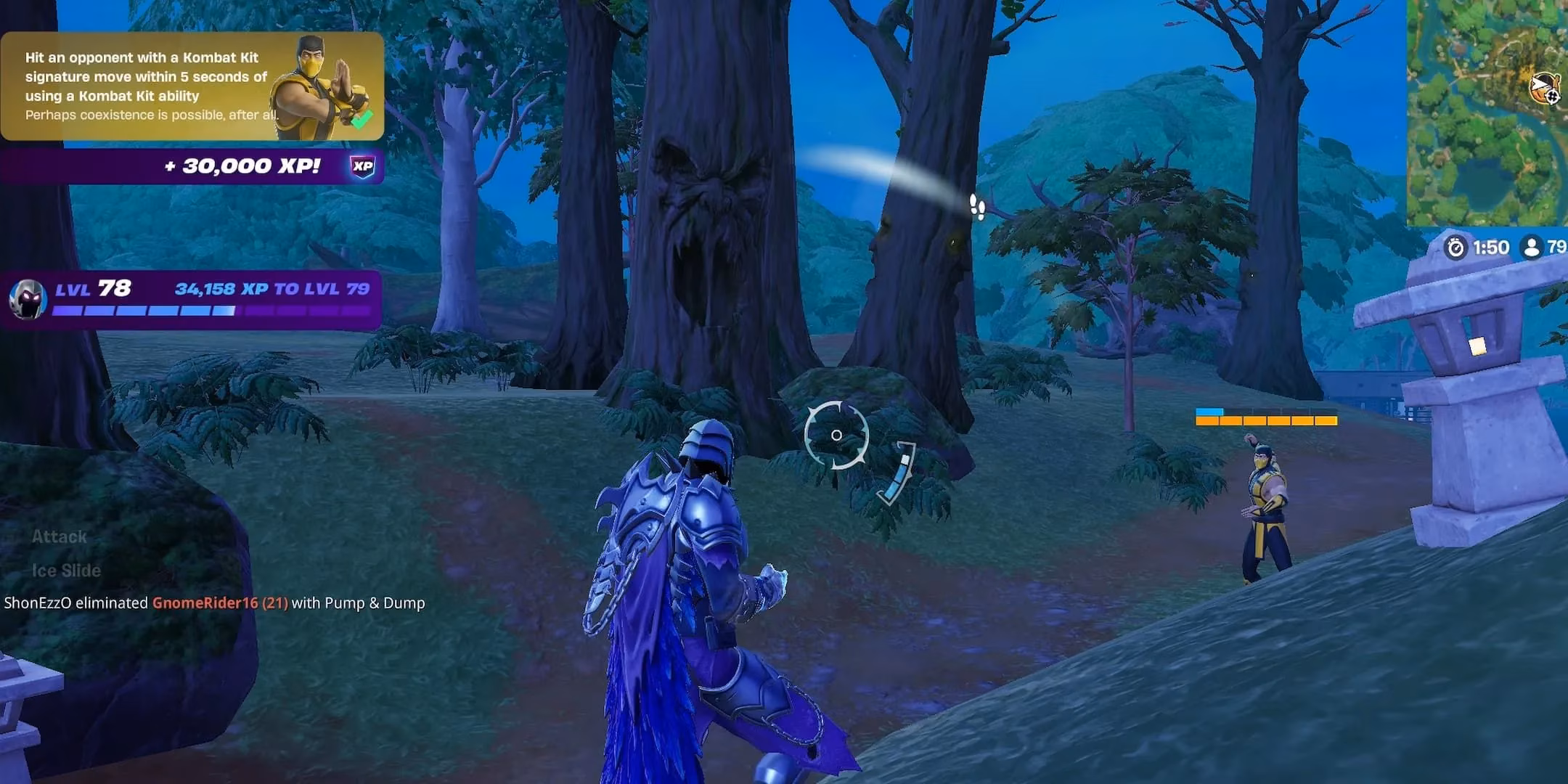
Task: Select the player count icon beside 79
Action: [1531, 246]
